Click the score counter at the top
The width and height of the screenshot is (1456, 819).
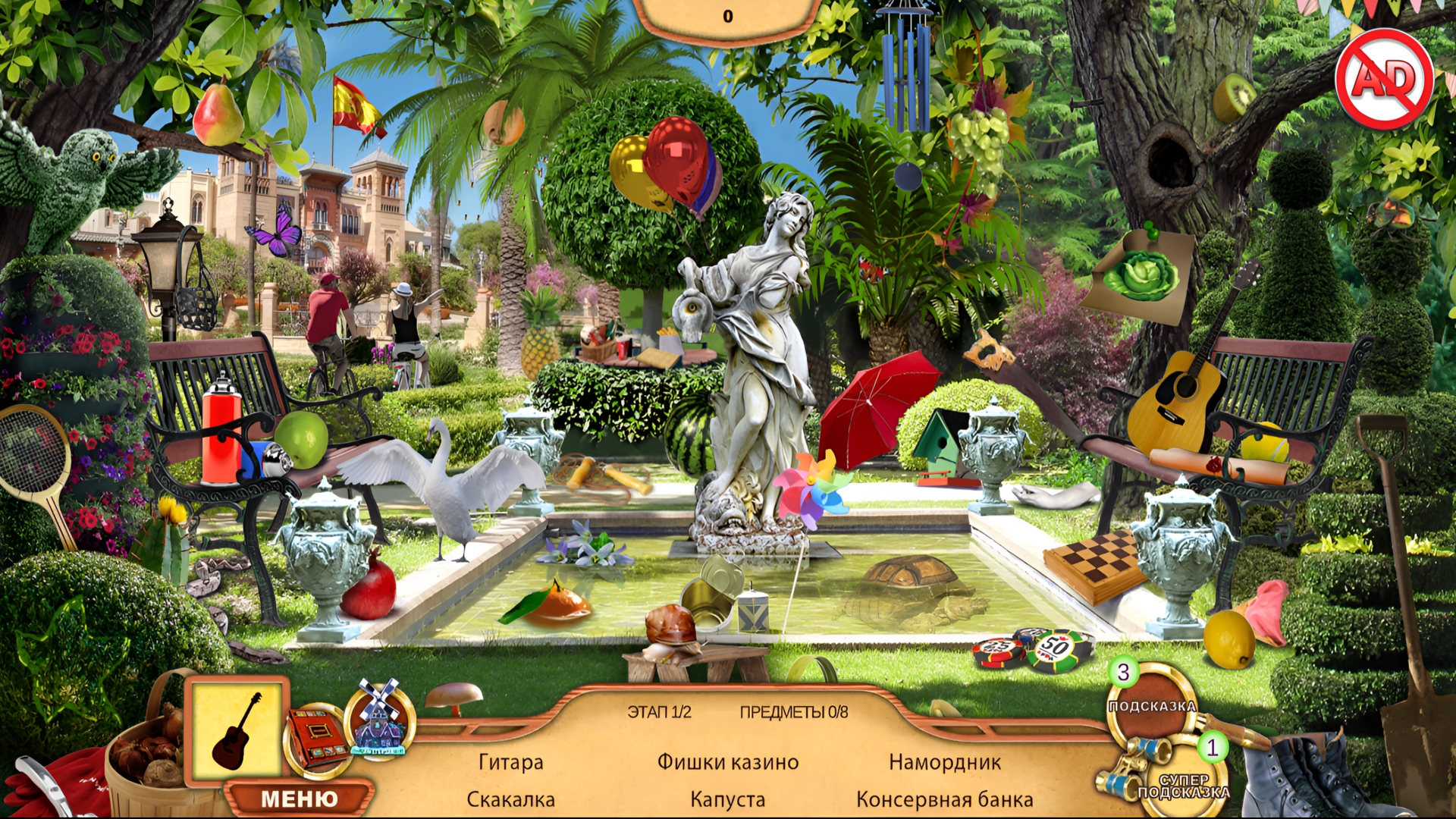[728, 14]
